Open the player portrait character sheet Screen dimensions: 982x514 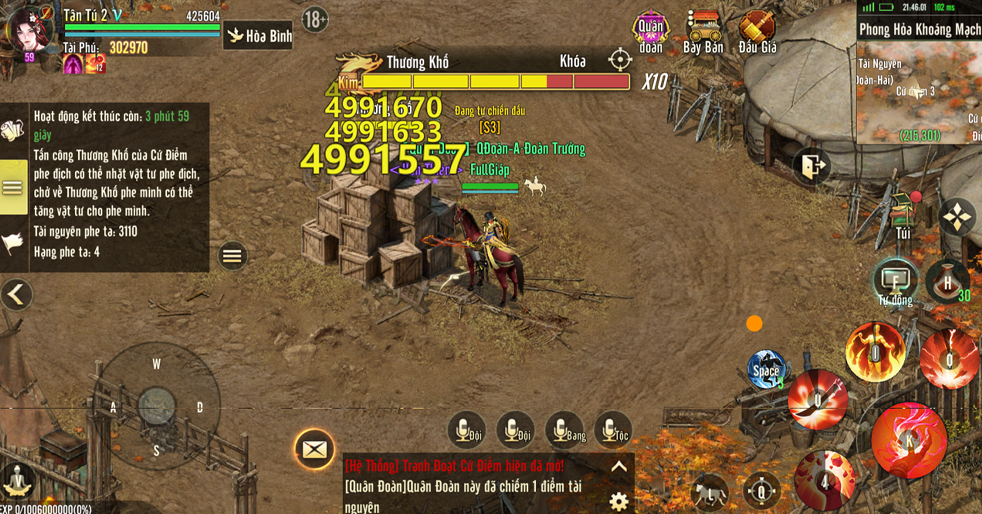pyautogui.click(x=29, y=30)
